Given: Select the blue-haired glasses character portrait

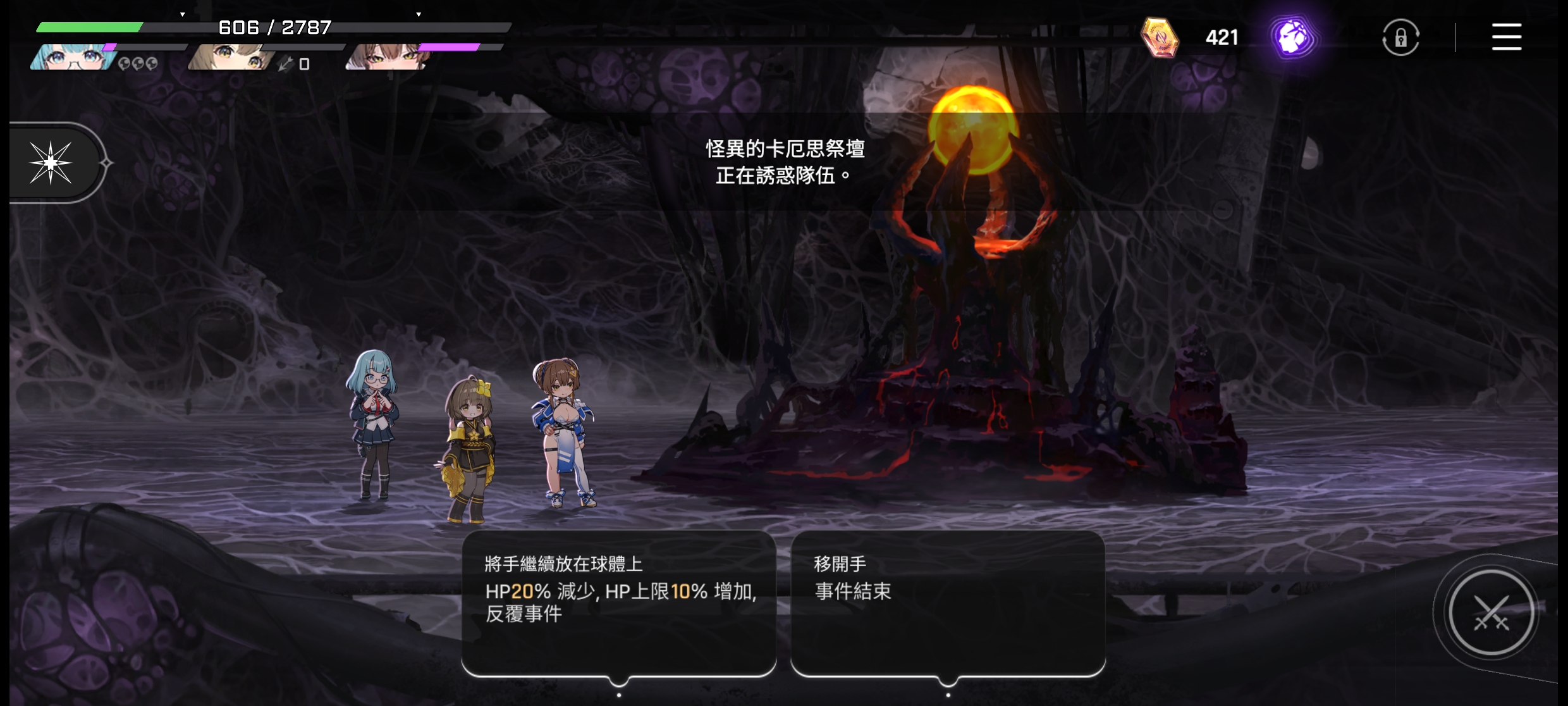Looking at the screenshot, I should click(x=73, y=57).
